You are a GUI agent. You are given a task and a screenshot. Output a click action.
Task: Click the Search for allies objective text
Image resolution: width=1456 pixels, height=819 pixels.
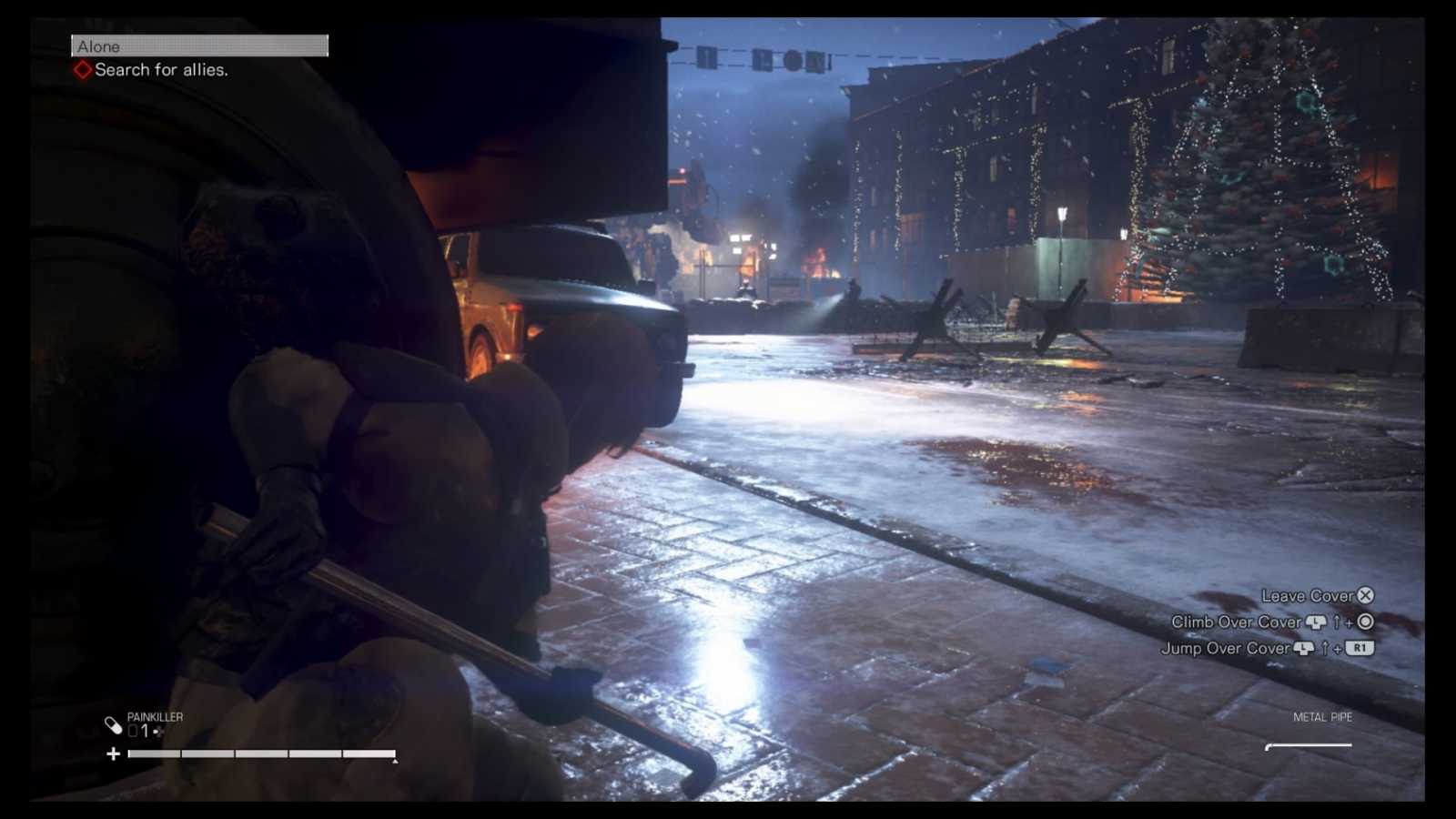[x=159, y=69]
